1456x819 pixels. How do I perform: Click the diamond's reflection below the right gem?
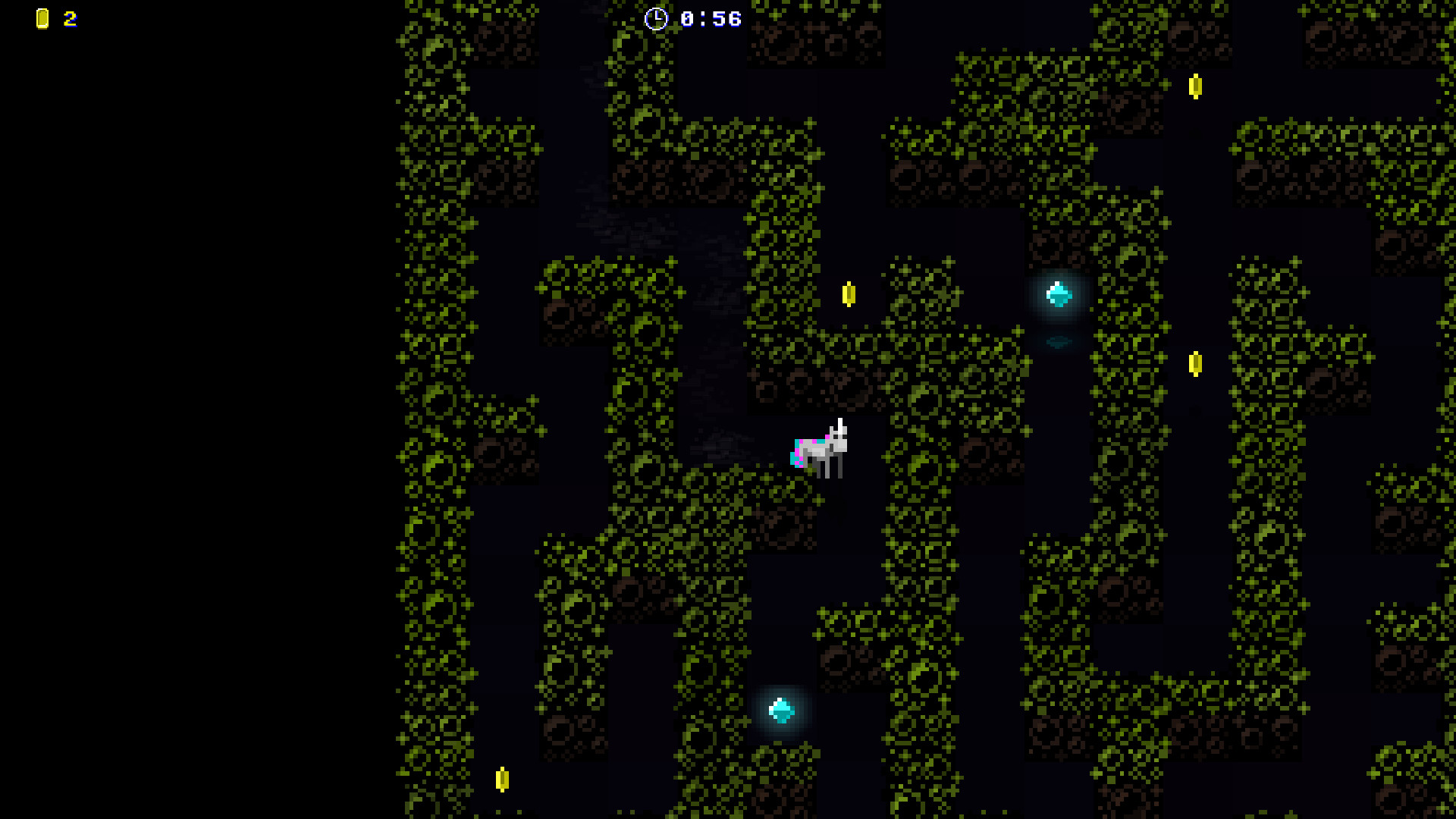pyautogui.click(x=1060, y=341)
